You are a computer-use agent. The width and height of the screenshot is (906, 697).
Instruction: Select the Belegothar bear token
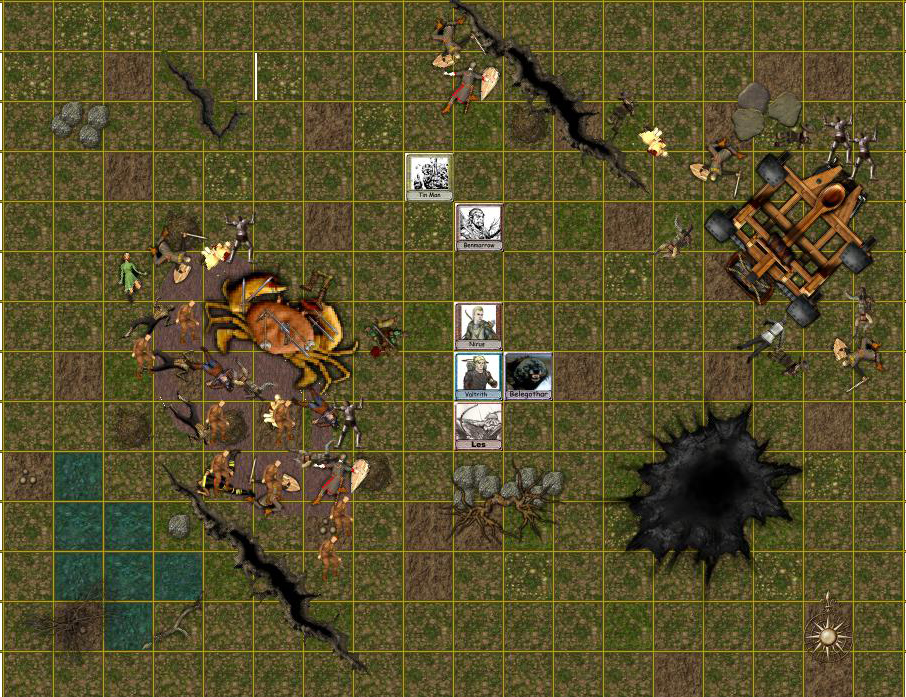[x=528, y=375]
